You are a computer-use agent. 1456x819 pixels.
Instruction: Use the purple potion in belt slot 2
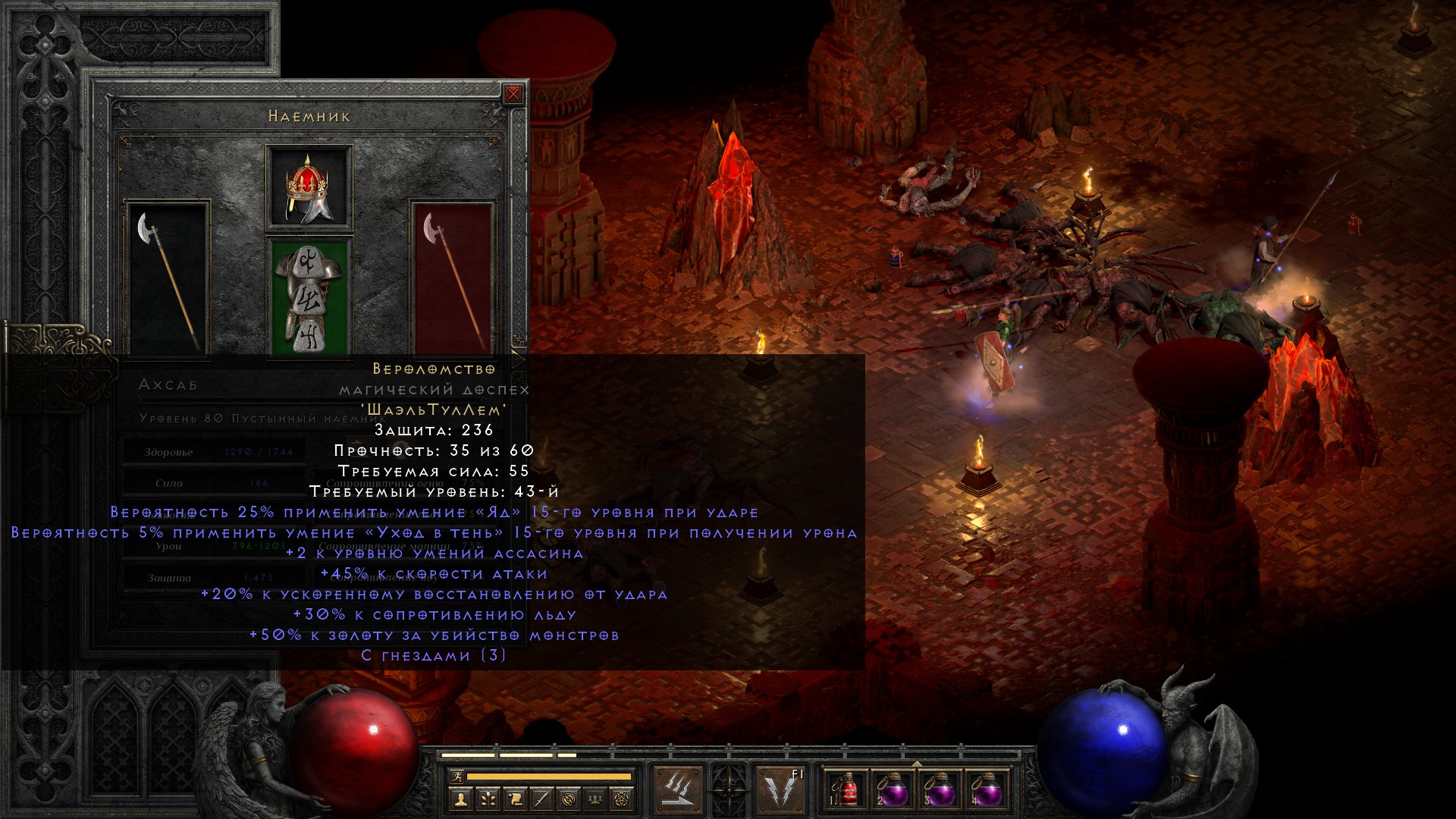893,790
